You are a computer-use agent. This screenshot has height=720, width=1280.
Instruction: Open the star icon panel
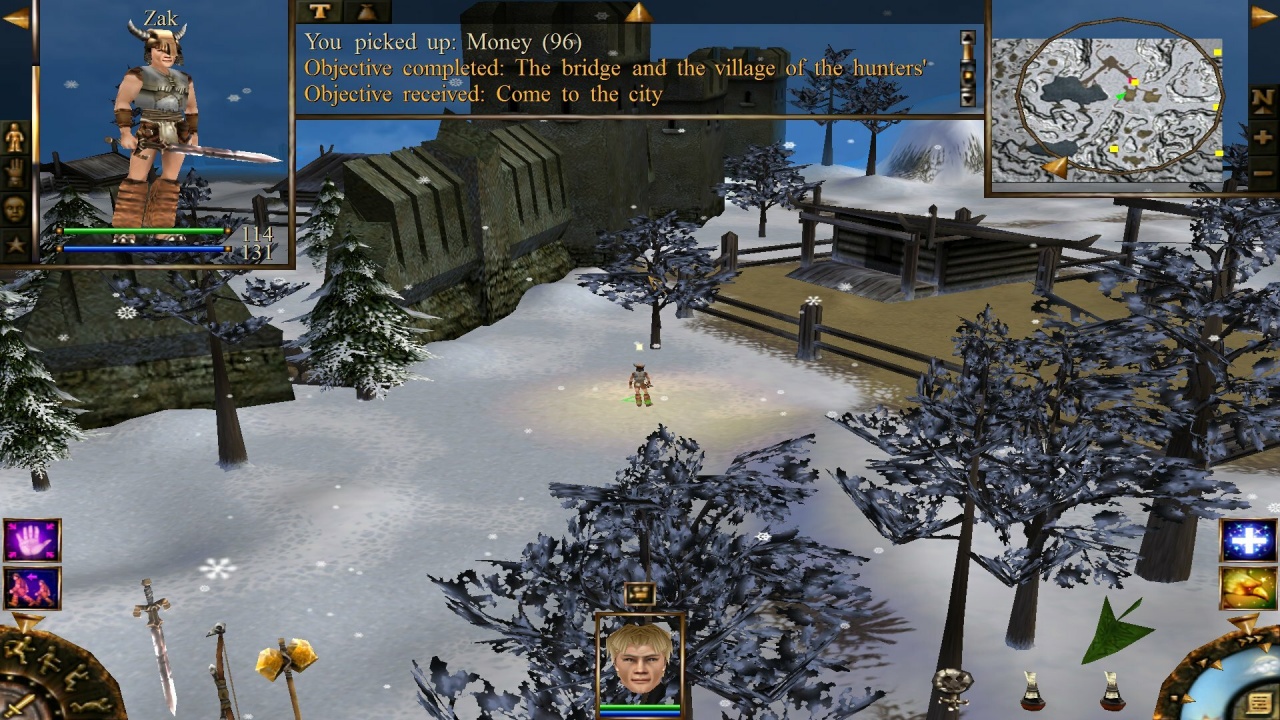point(15,244)
